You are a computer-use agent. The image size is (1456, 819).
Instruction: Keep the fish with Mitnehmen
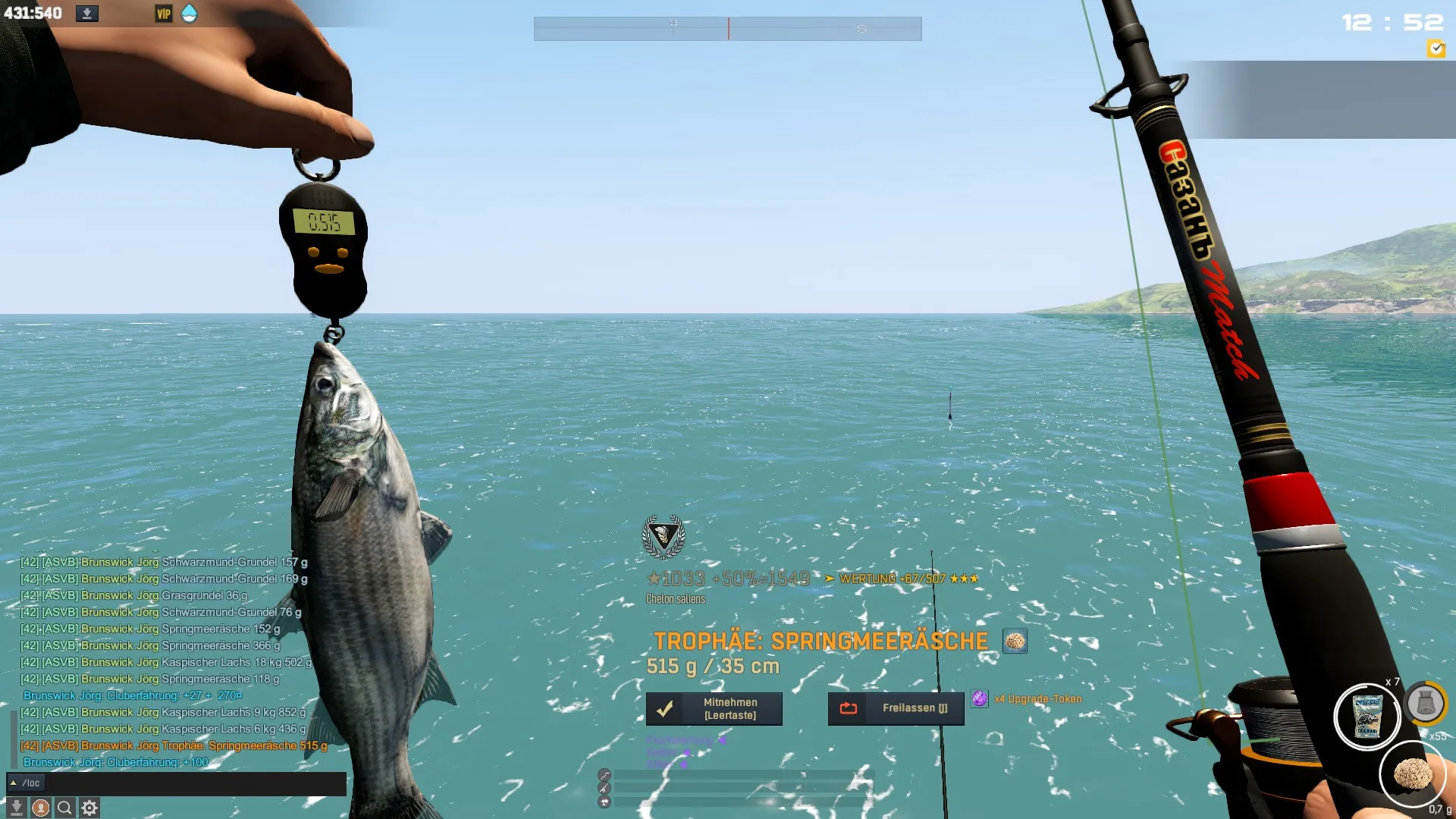pyautogui.click(x=714, y=708)
